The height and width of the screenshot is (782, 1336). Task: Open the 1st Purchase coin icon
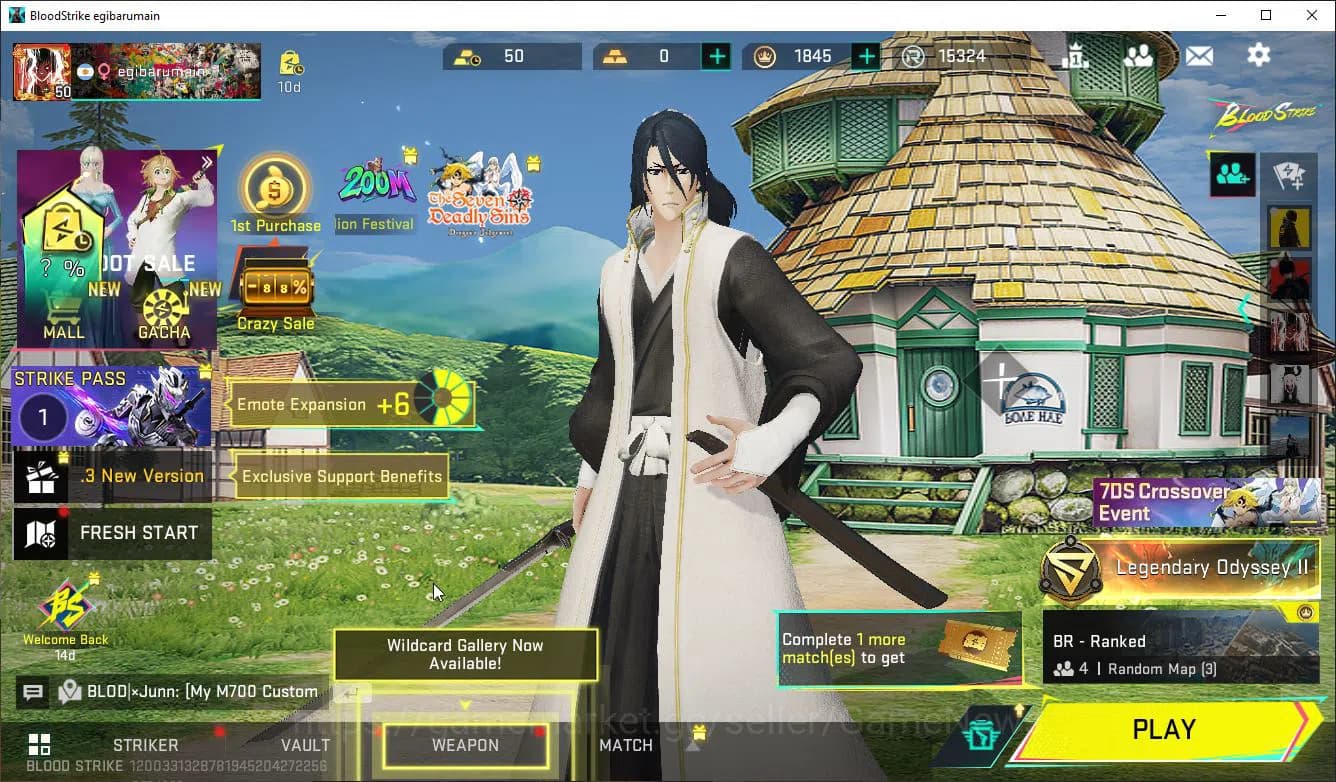coord(274,188)
